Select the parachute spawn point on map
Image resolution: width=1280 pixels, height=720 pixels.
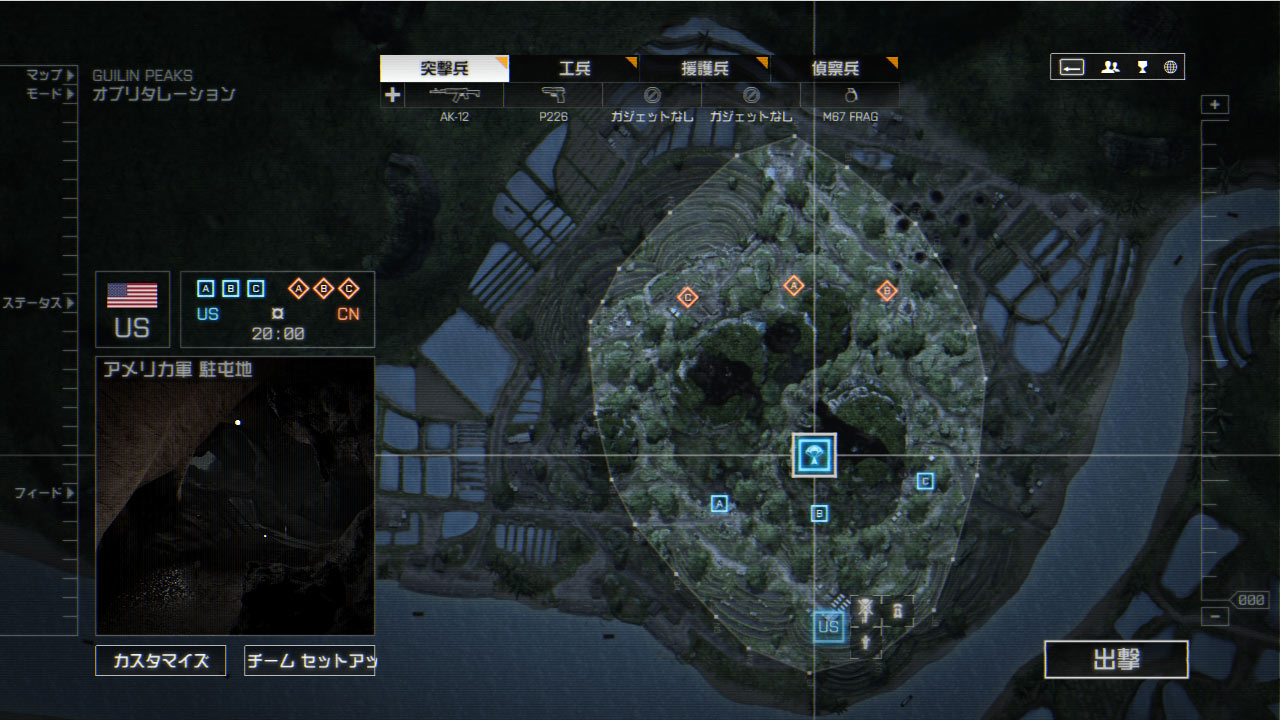(813, 455)
